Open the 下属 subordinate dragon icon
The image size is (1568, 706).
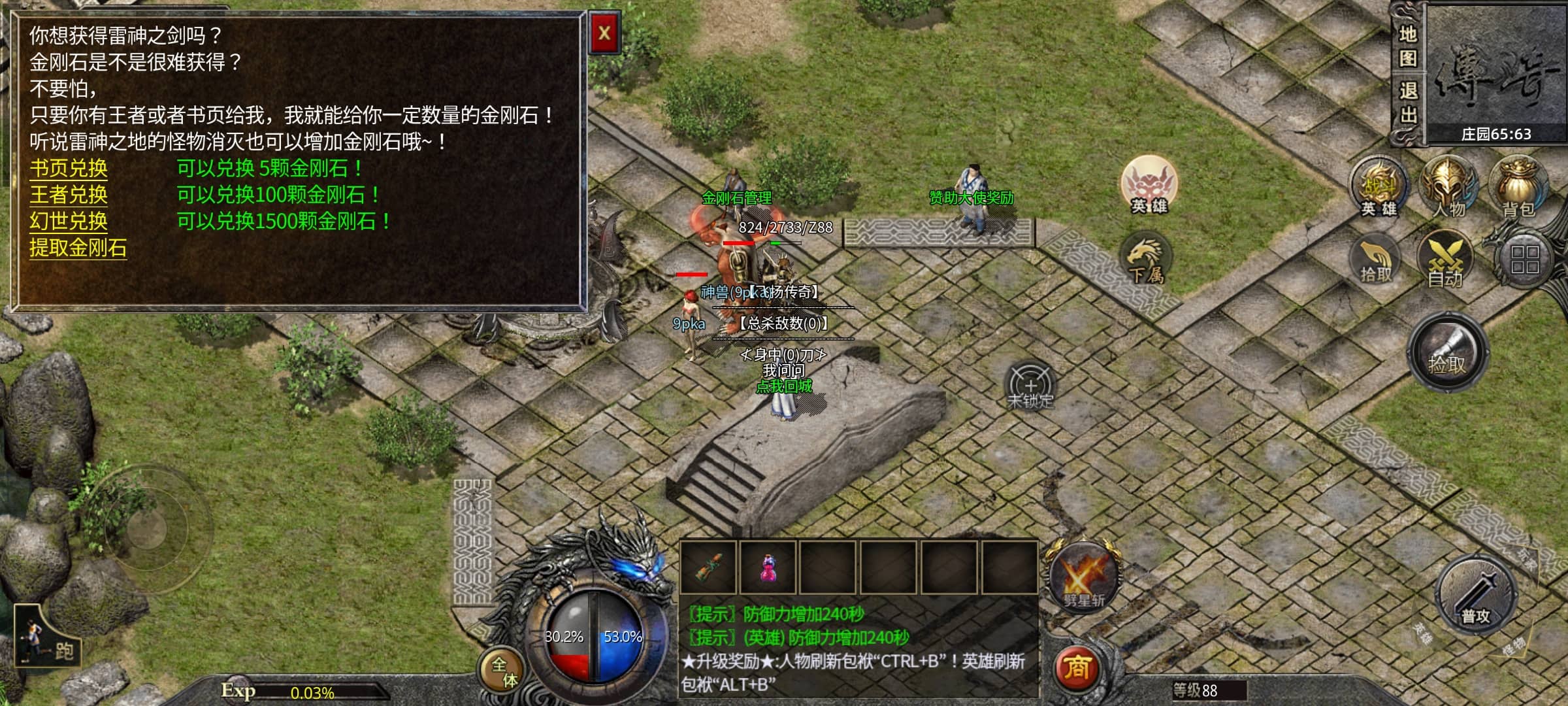[1145, 260]
